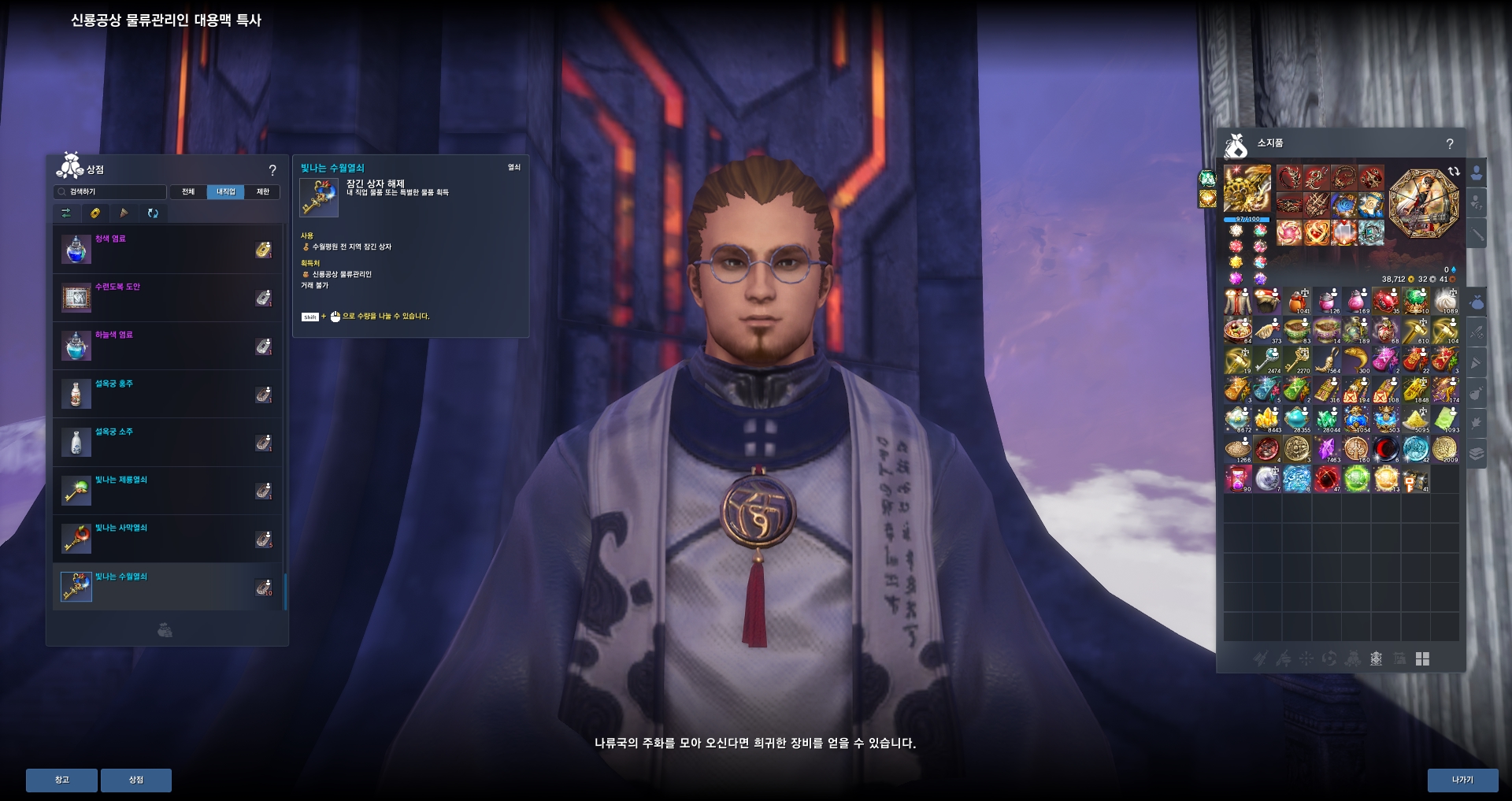
Task: Open the 상점 (shop) button at bottom
Action: coord(136,780)
